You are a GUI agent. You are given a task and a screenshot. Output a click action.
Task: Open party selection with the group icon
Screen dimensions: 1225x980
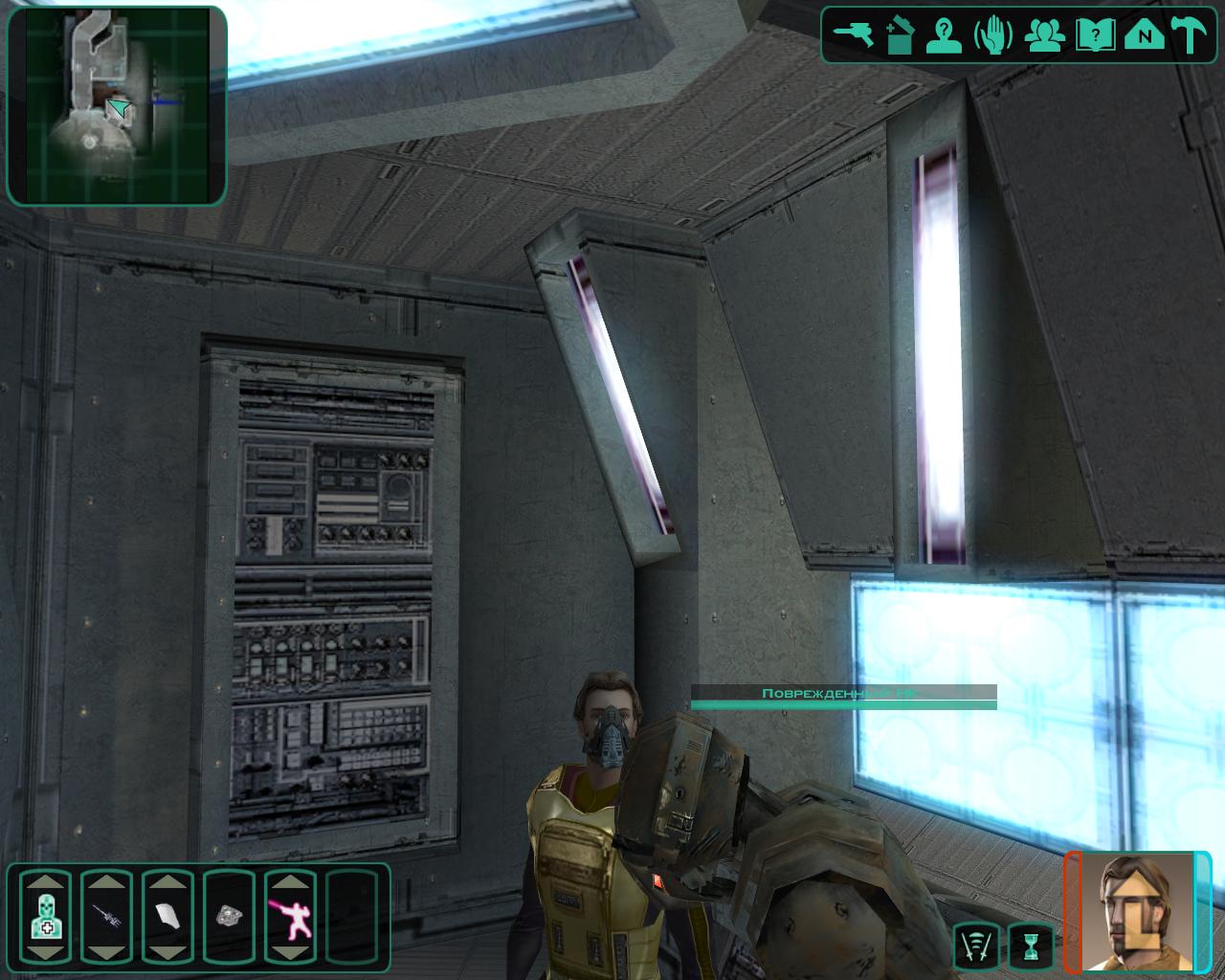click(1044, 35)
